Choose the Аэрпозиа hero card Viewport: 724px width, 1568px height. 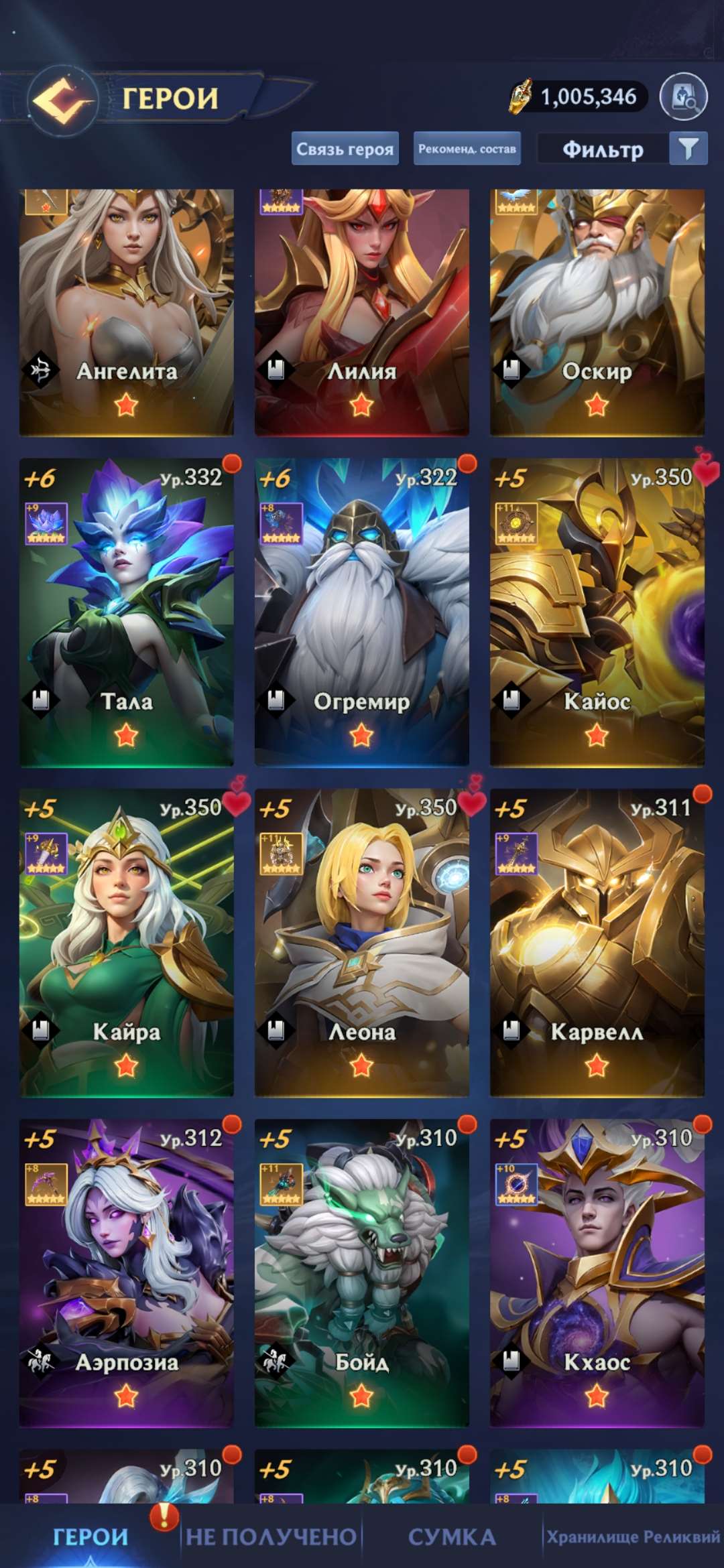pyautogui.click(x=127, y=1272)
